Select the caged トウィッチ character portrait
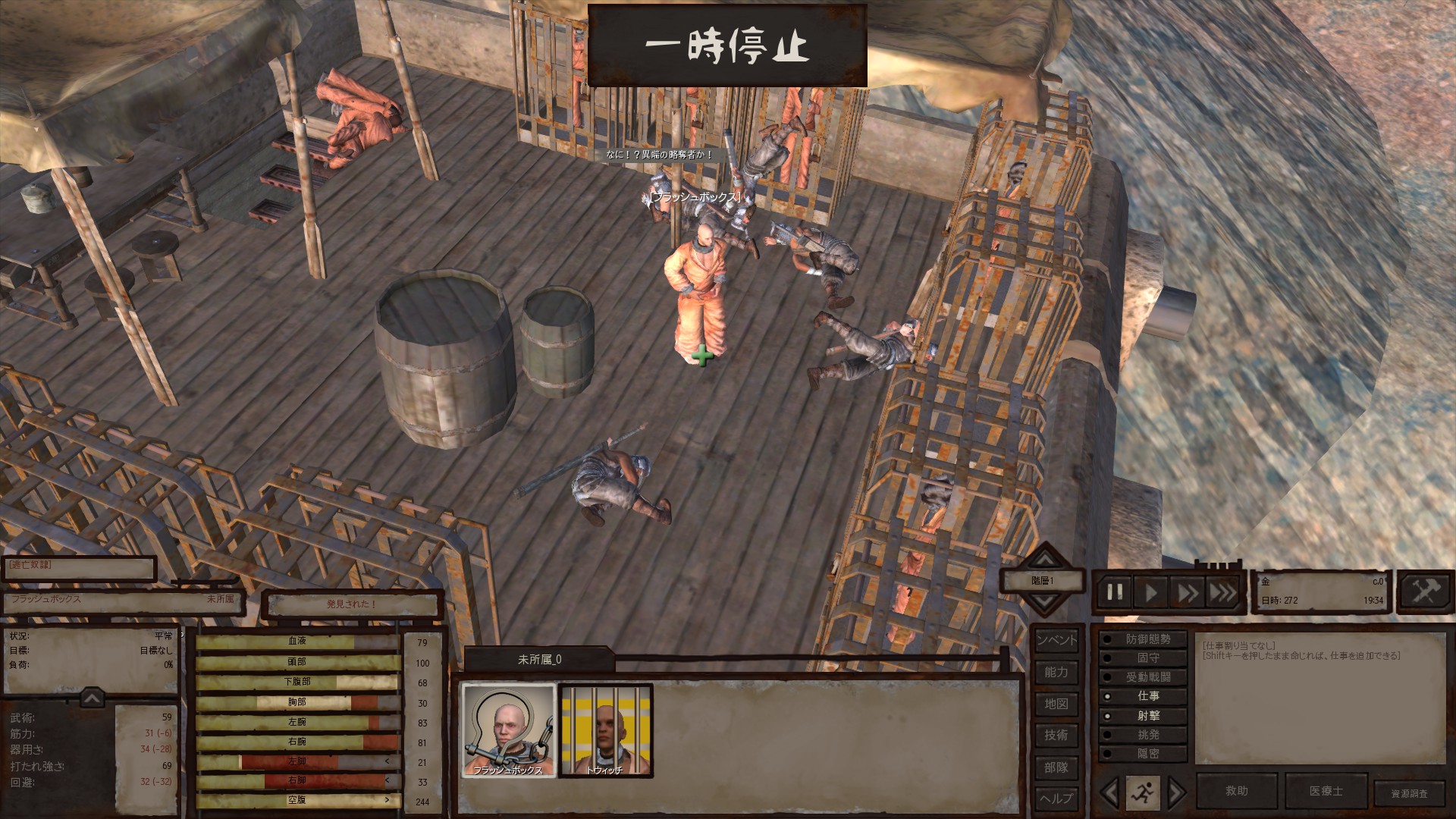The image size is (1456, 819). point(605,730)
